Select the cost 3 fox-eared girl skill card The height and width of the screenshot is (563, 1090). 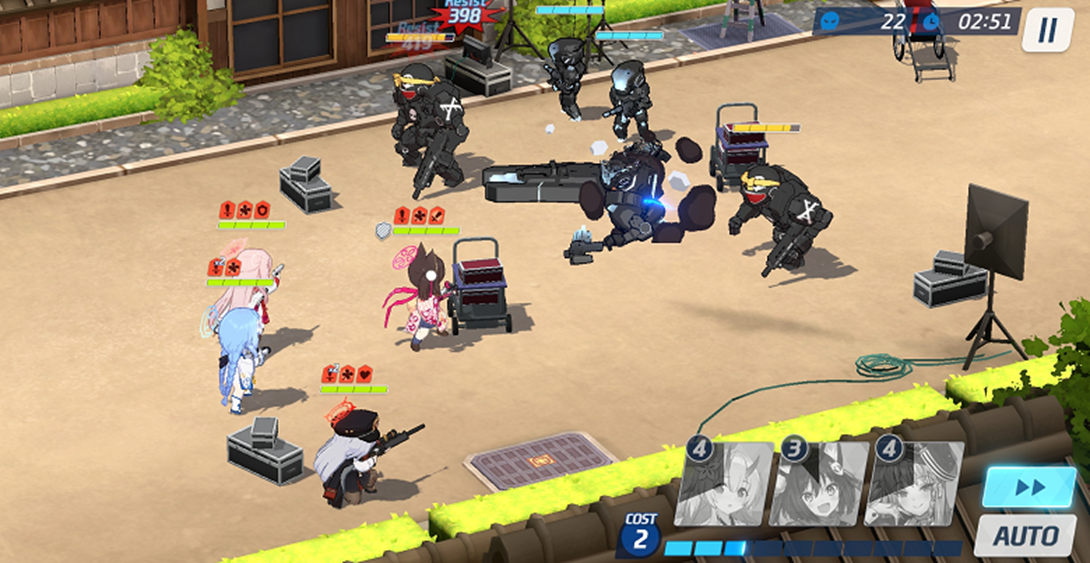(x=817, y=484)
